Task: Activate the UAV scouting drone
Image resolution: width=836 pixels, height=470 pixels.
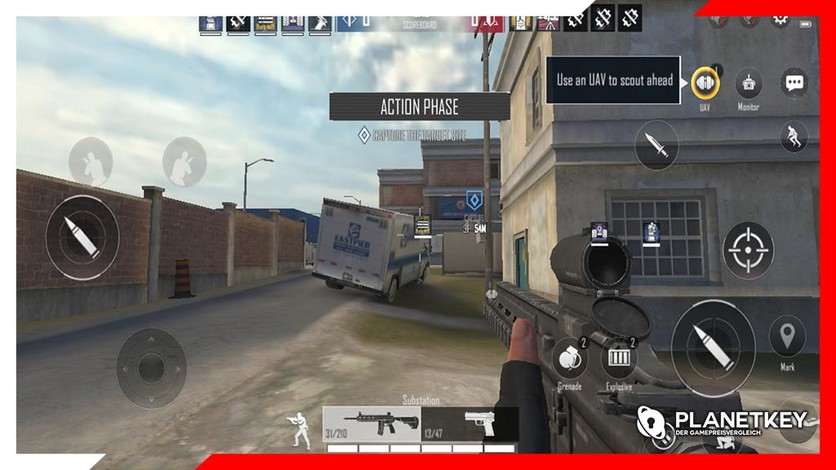Action: click(x=705, y=82)
